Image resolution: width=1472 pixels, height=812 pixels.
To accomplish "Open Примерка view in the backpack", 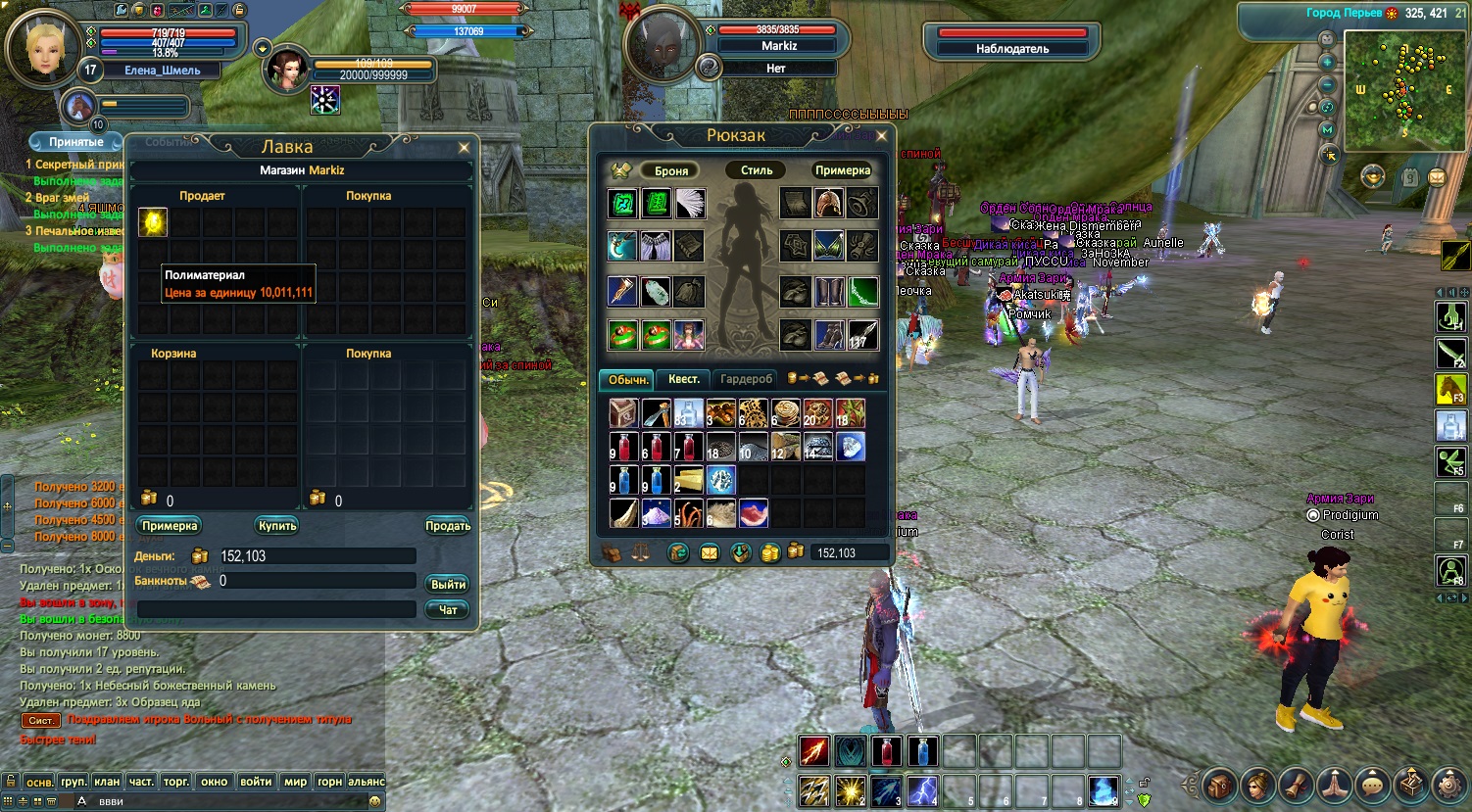I will point(842,170).
